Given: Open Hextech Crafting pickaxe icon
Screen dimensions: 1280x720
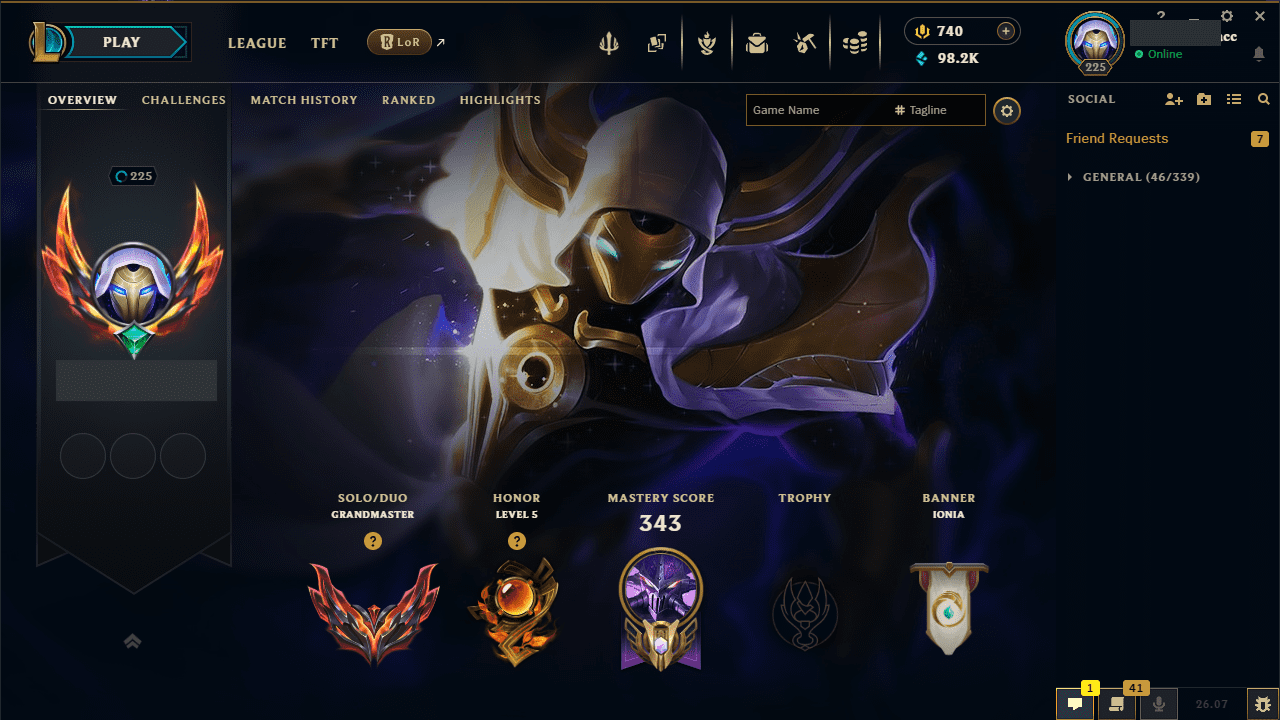Looking at the screenshot, I should (x=805, y=42).
